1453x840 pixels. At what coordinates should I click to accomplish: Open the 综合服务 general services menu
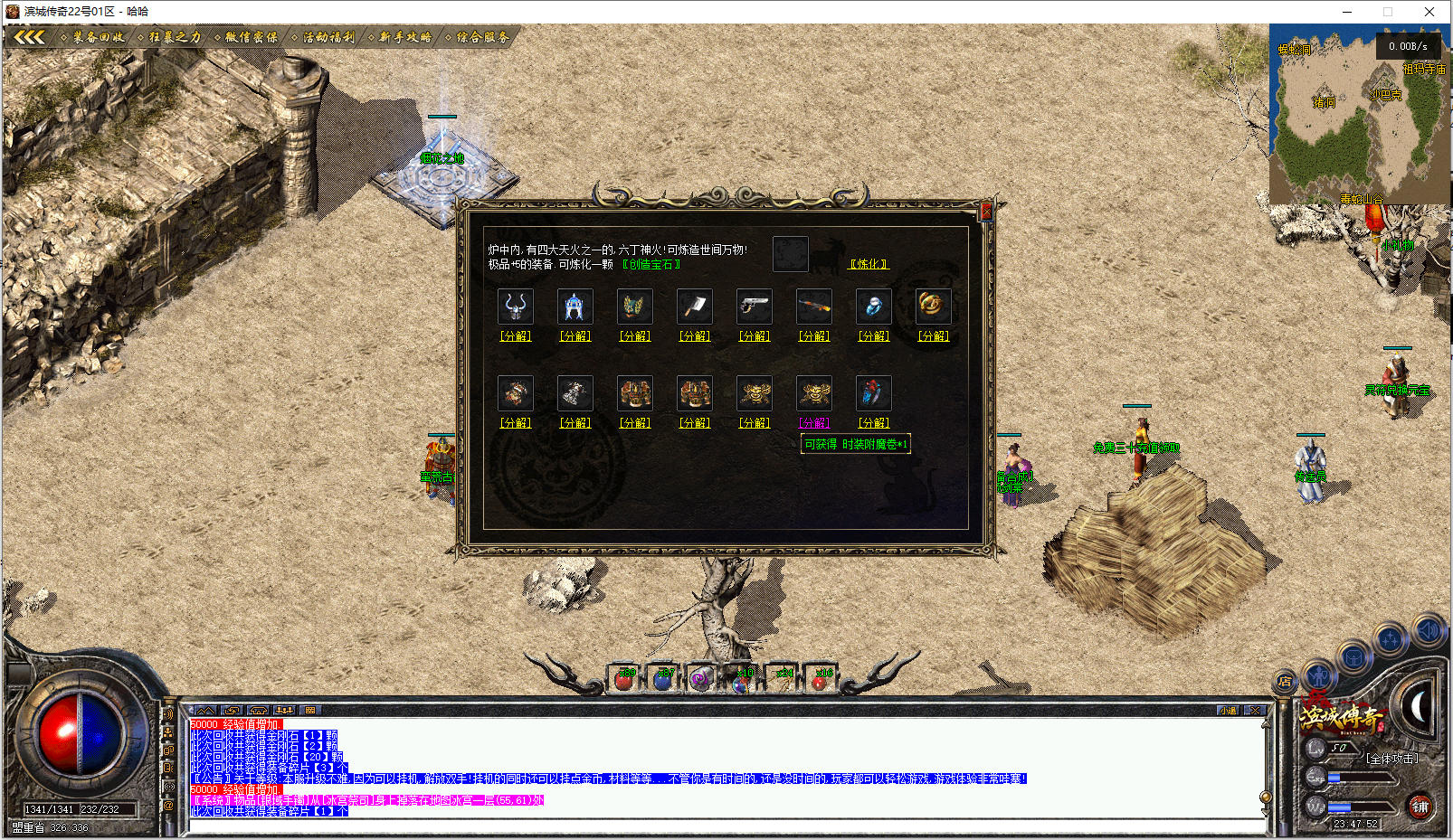(481, 37)
